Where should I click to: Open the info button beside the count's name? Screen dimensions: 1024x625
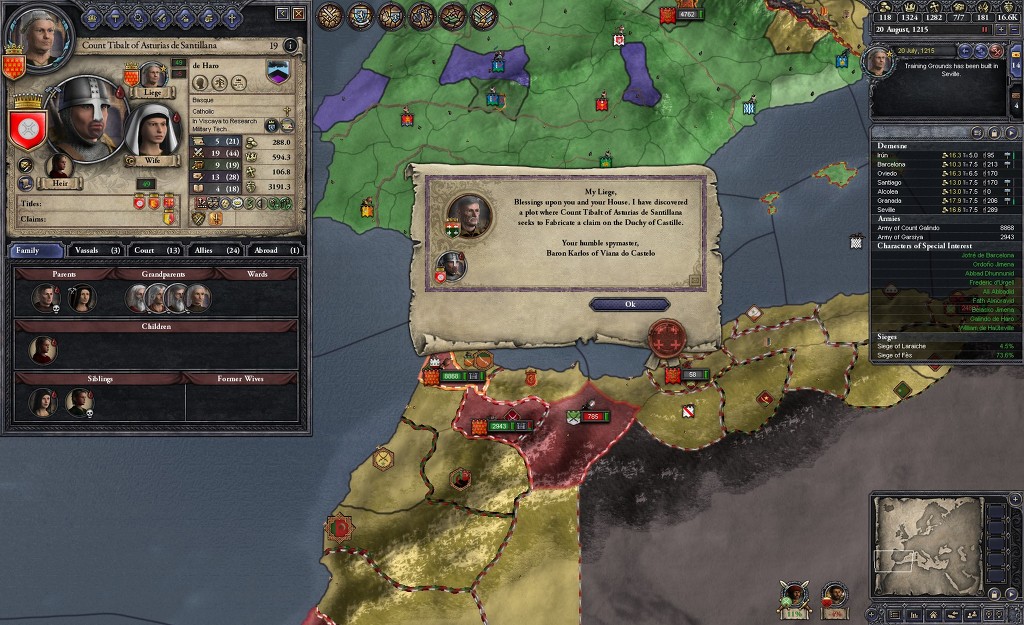(290, 45)
